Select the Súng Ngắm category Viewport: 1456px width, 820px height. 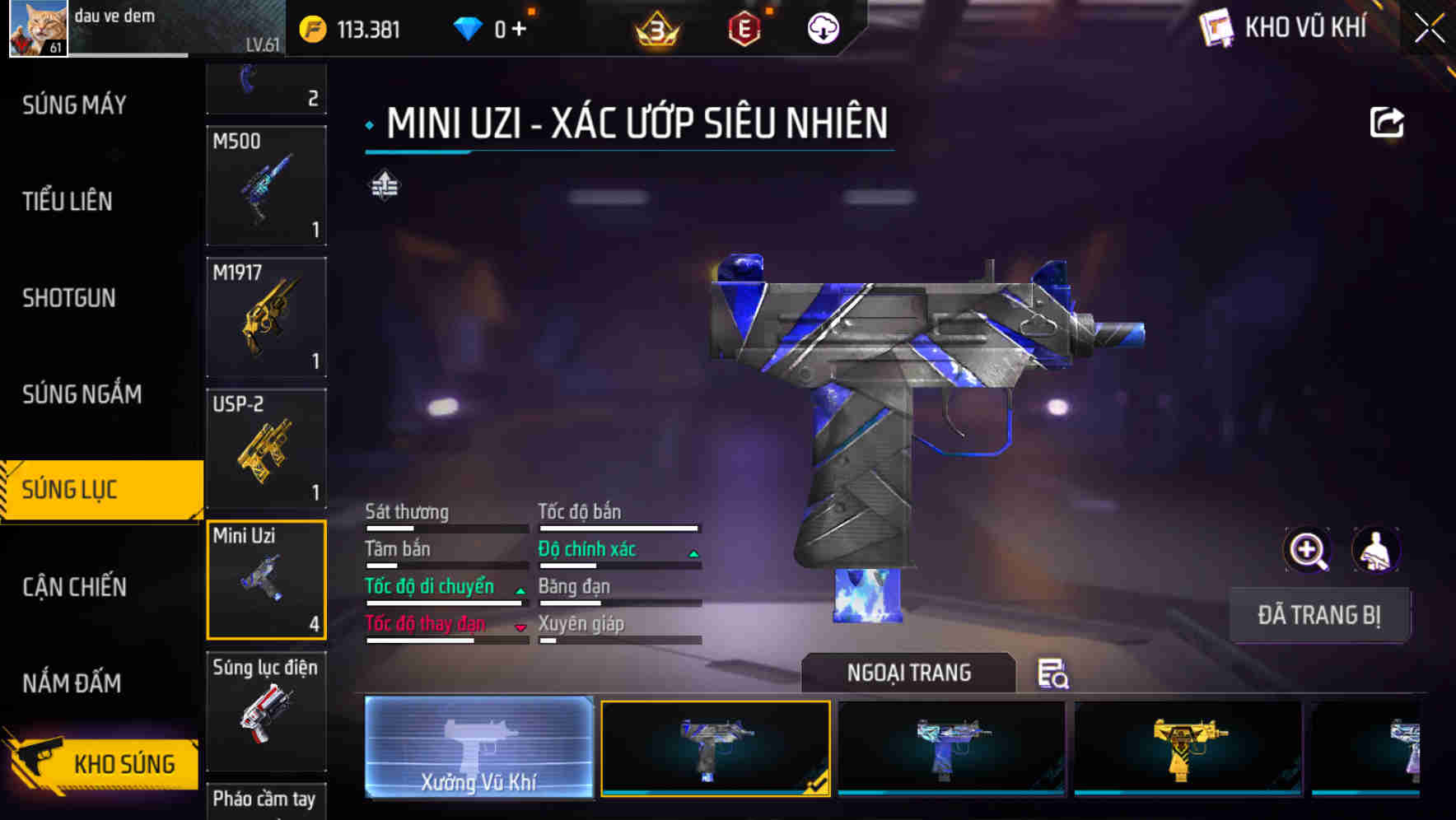(82, 394)
